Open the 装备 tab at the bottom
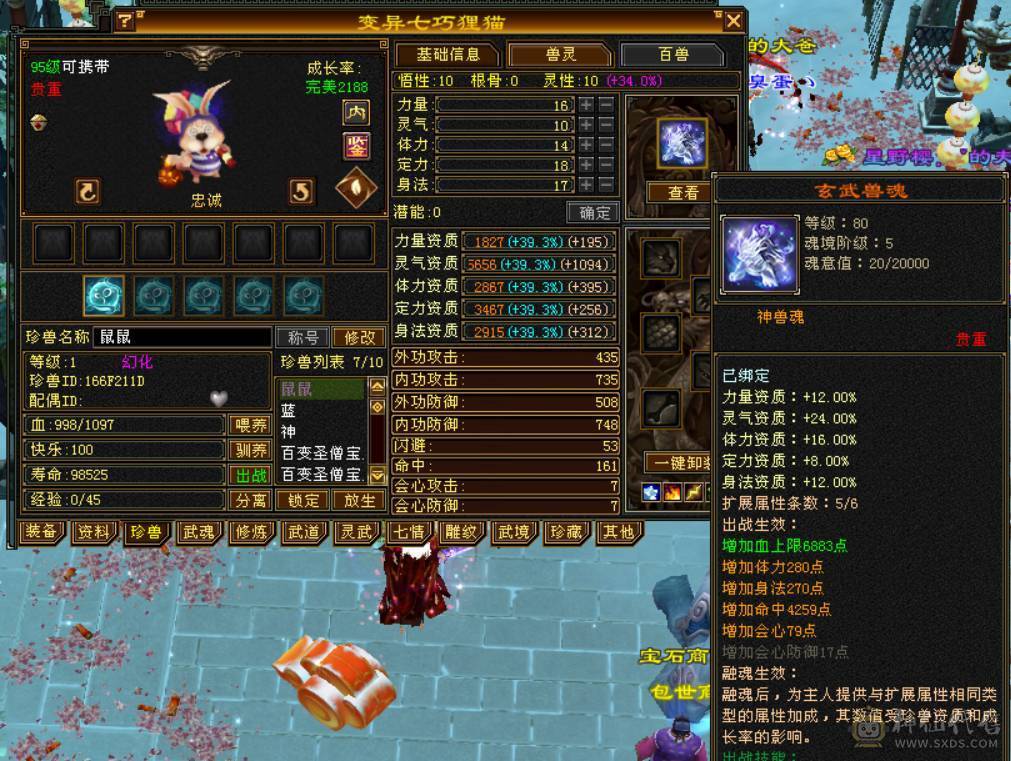Image resolution: width=1011 pixels, height=761 pixels. pos(41,532)
